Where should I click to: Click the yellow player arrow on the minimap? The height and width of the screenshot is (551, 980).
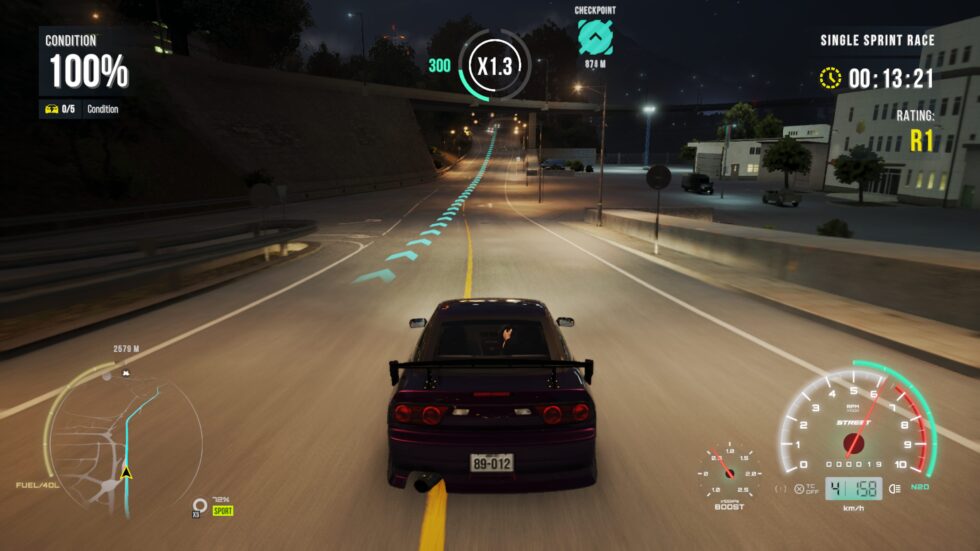(x=126, y=472)
